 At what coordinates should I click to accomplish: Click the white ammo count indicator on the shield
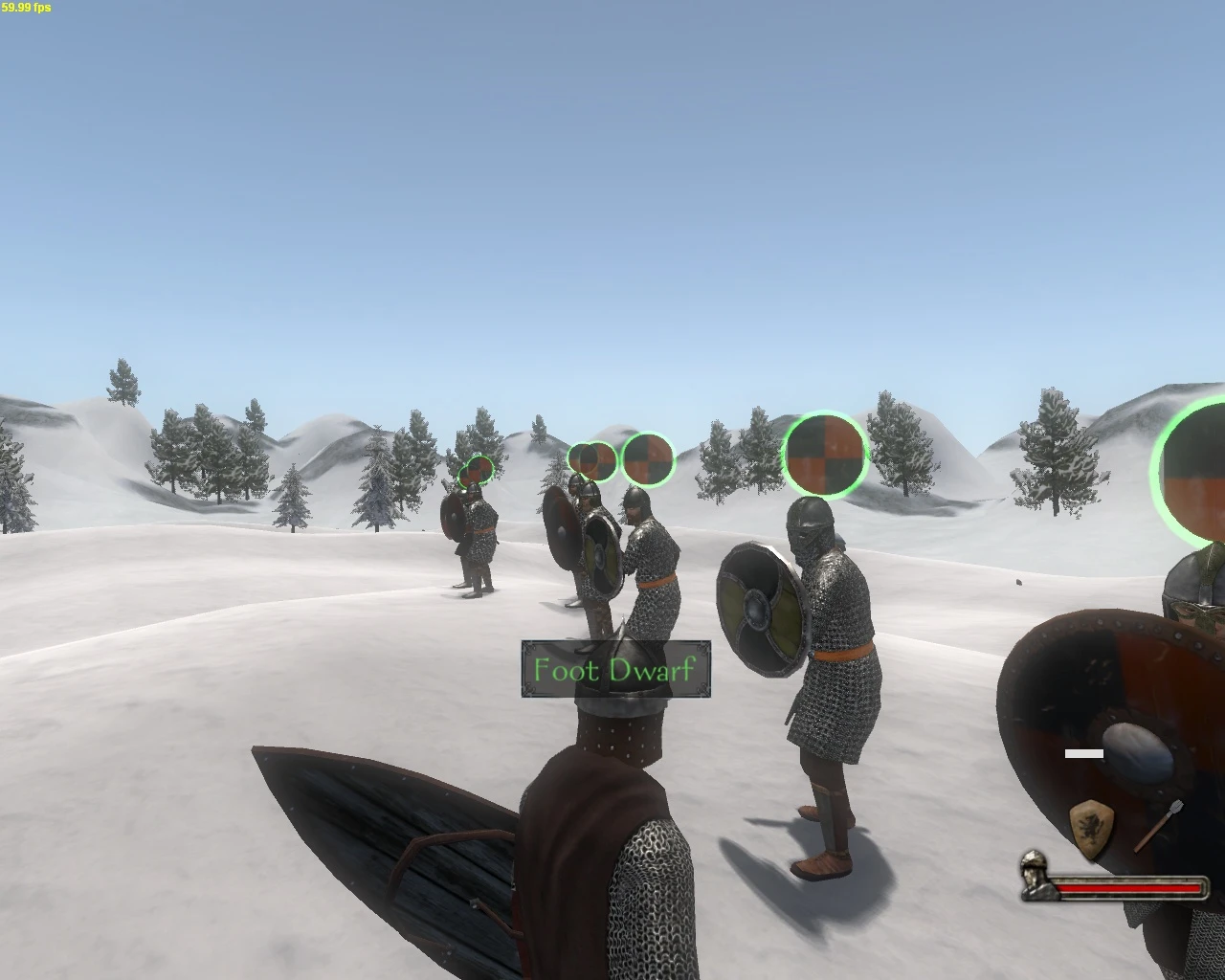click(1085, 754)
